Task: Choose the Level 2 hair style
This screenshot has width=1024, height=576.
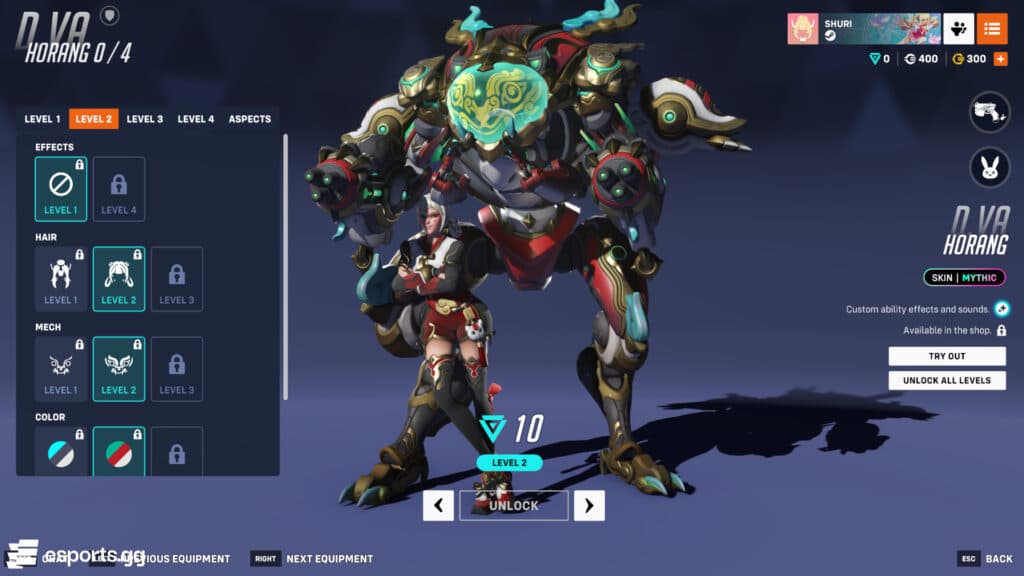Action: [119, 279]
